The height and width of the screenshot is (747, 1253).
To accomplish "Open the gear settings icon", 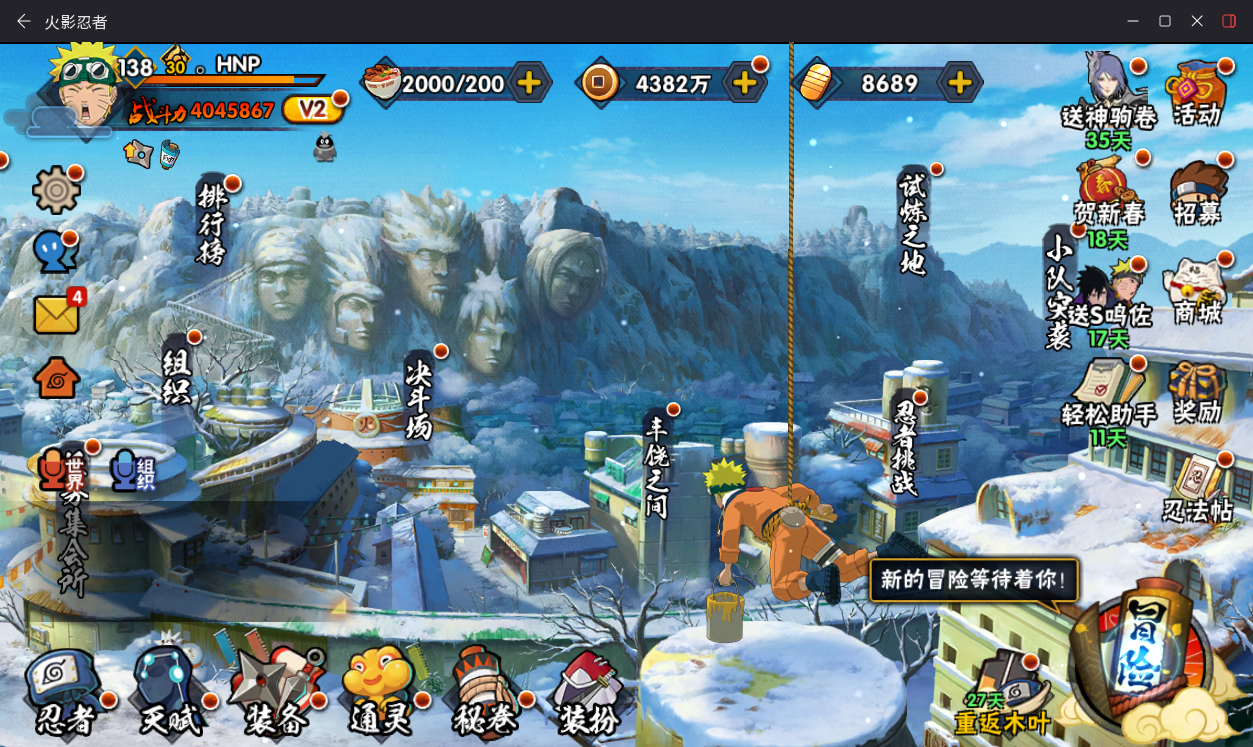I will (x=56, y=190).
